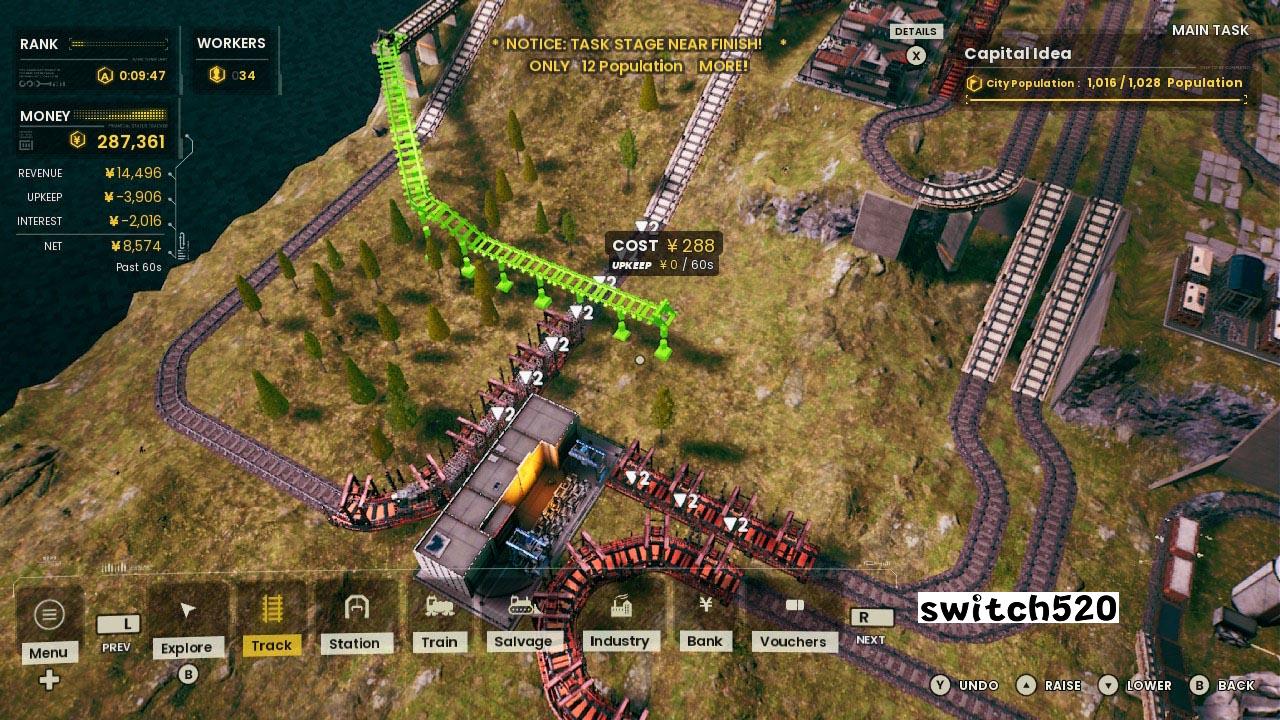Screen dimensions: 1280x720
Task: Show the Vouchers panel
Action: click(x=793, y=618)
